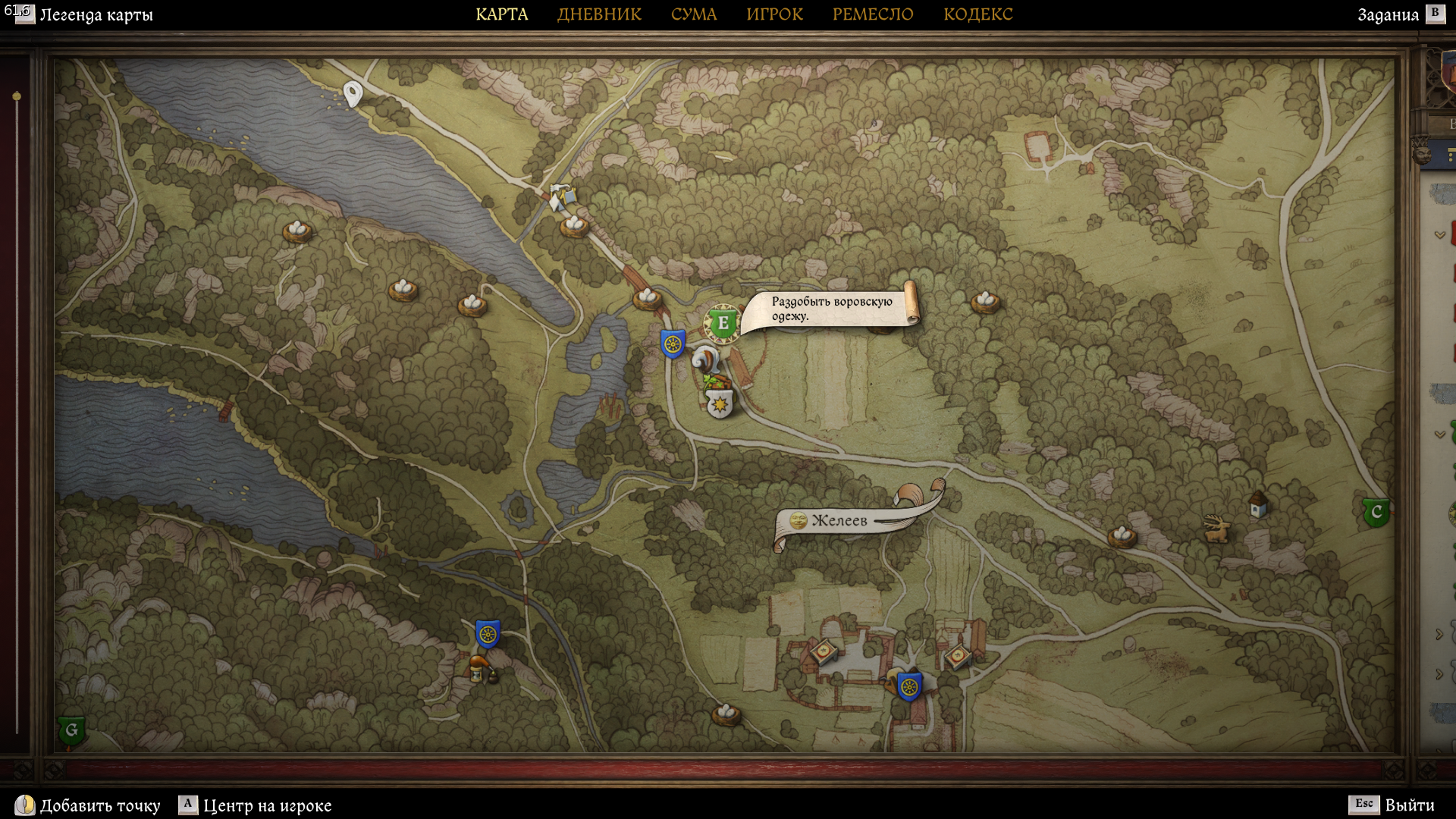Open the ИГРОК character tab
This screenshot has height=819, width=1456.
[774, 14]
